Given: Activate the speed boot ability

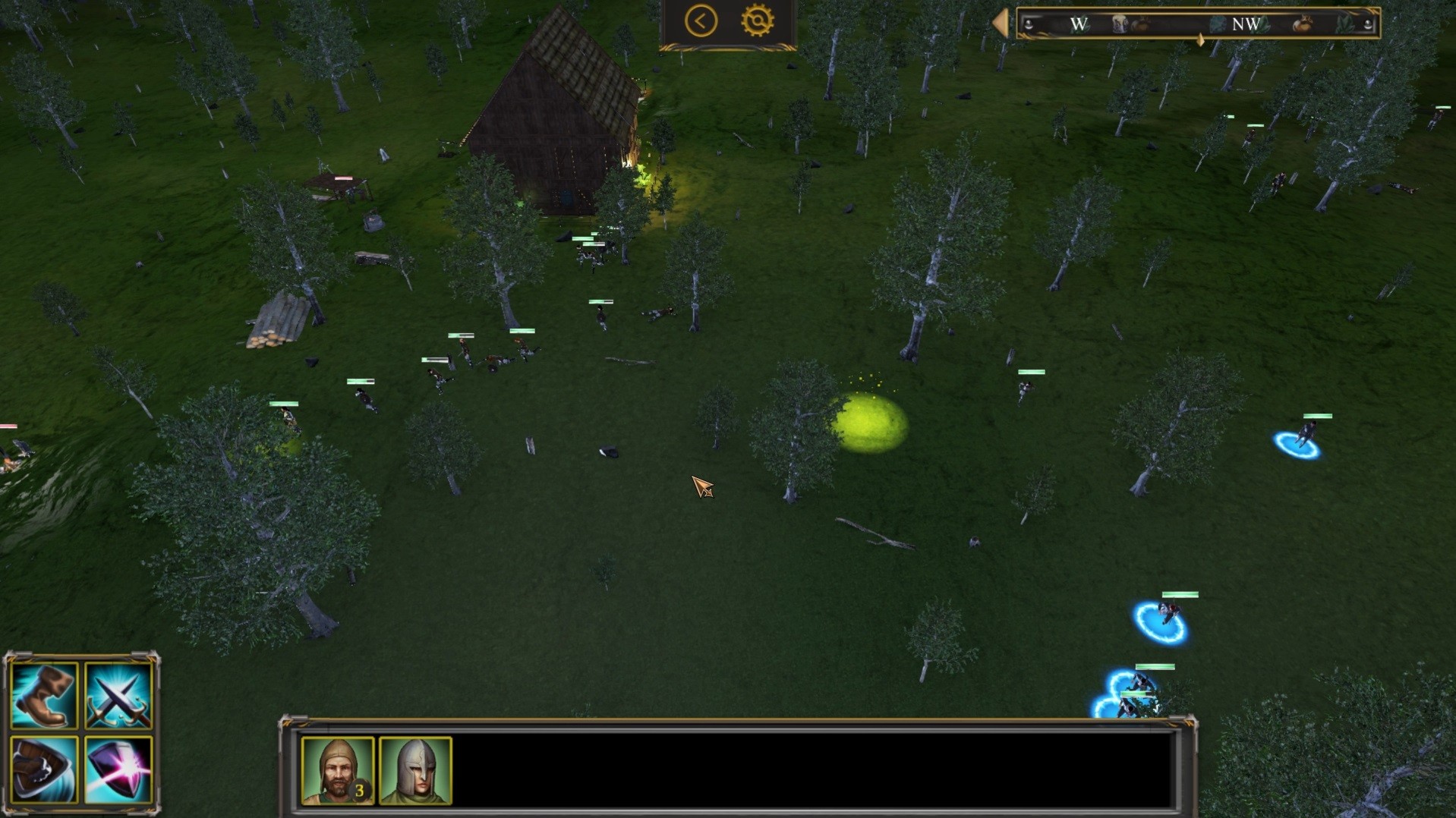Looking at the screenshot, I should click(x=44, y=695).
